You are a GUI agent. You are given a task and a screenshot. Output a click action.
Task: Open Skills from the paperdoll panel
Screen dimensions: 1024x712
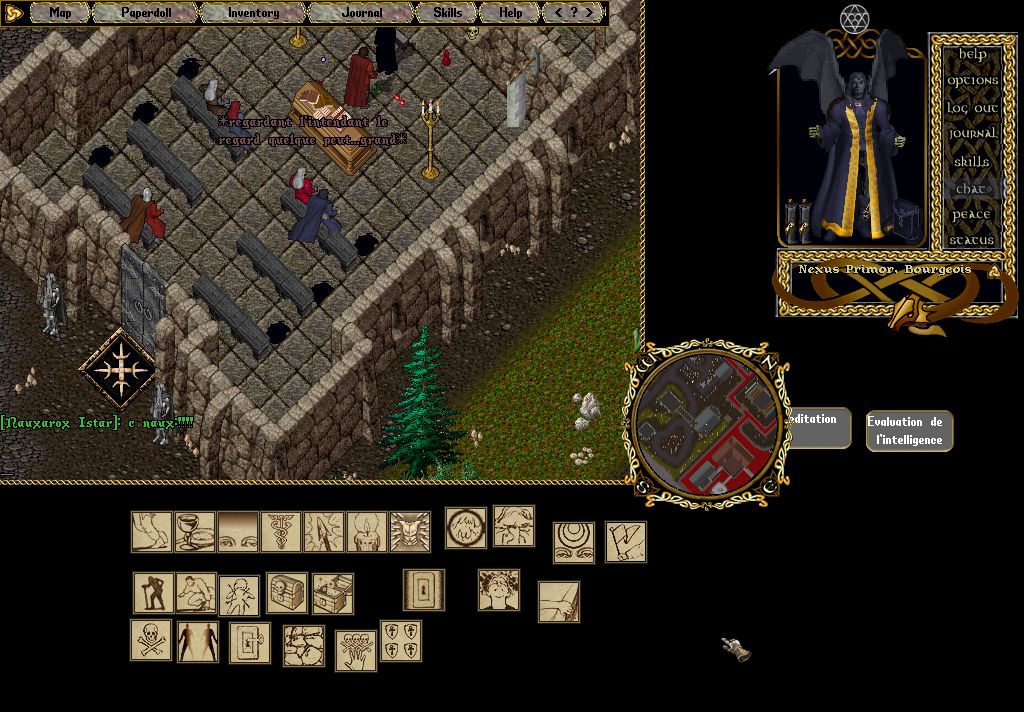[972, 161]
